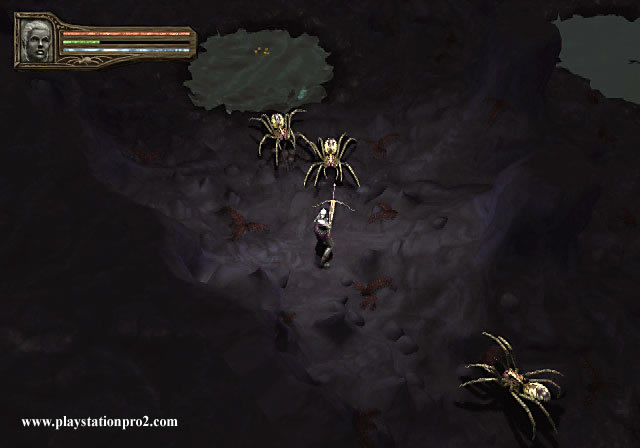
Task: Click the character portrait in the HUD
Action: (x=38, y=40)
